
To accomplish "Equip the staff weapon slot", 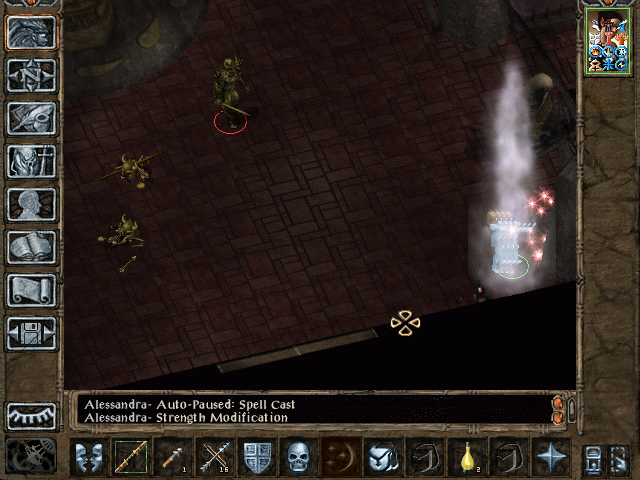I will (131, 457).
